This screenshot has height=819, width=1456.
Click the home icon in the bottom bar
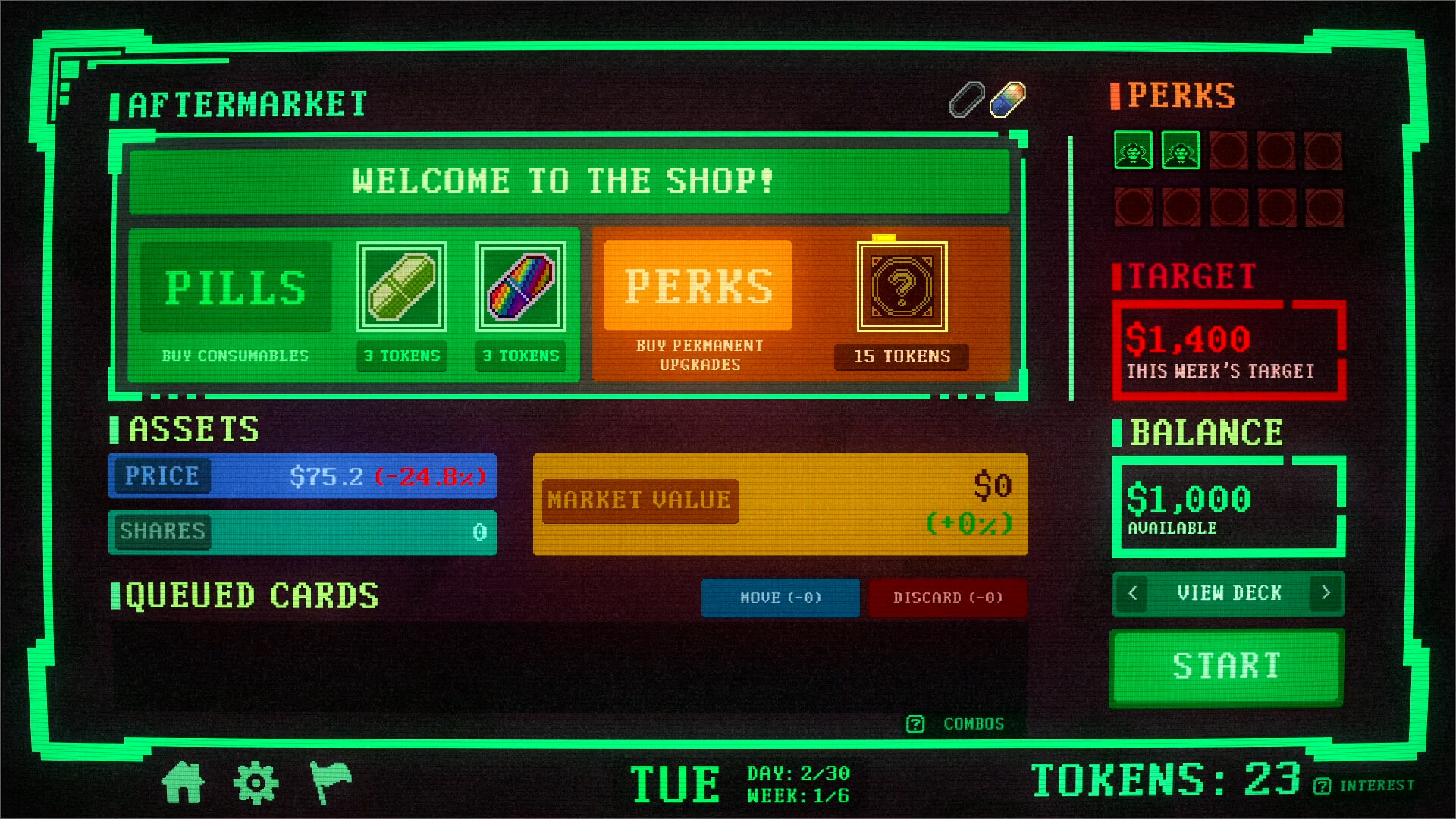(x=184, y=781)
